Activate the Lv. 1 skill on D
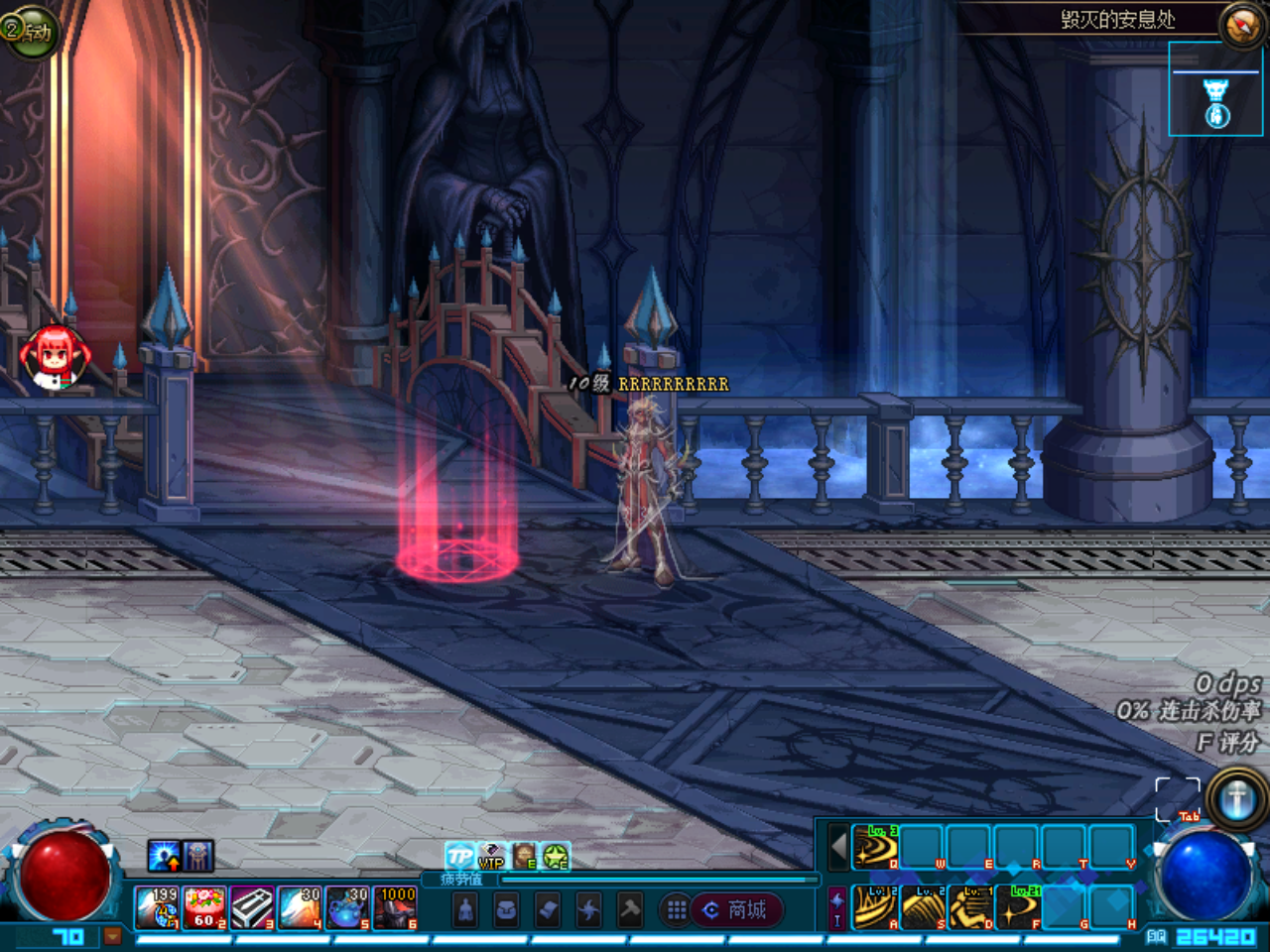This screenshot has width=1270, height=952. pos(970,907)
